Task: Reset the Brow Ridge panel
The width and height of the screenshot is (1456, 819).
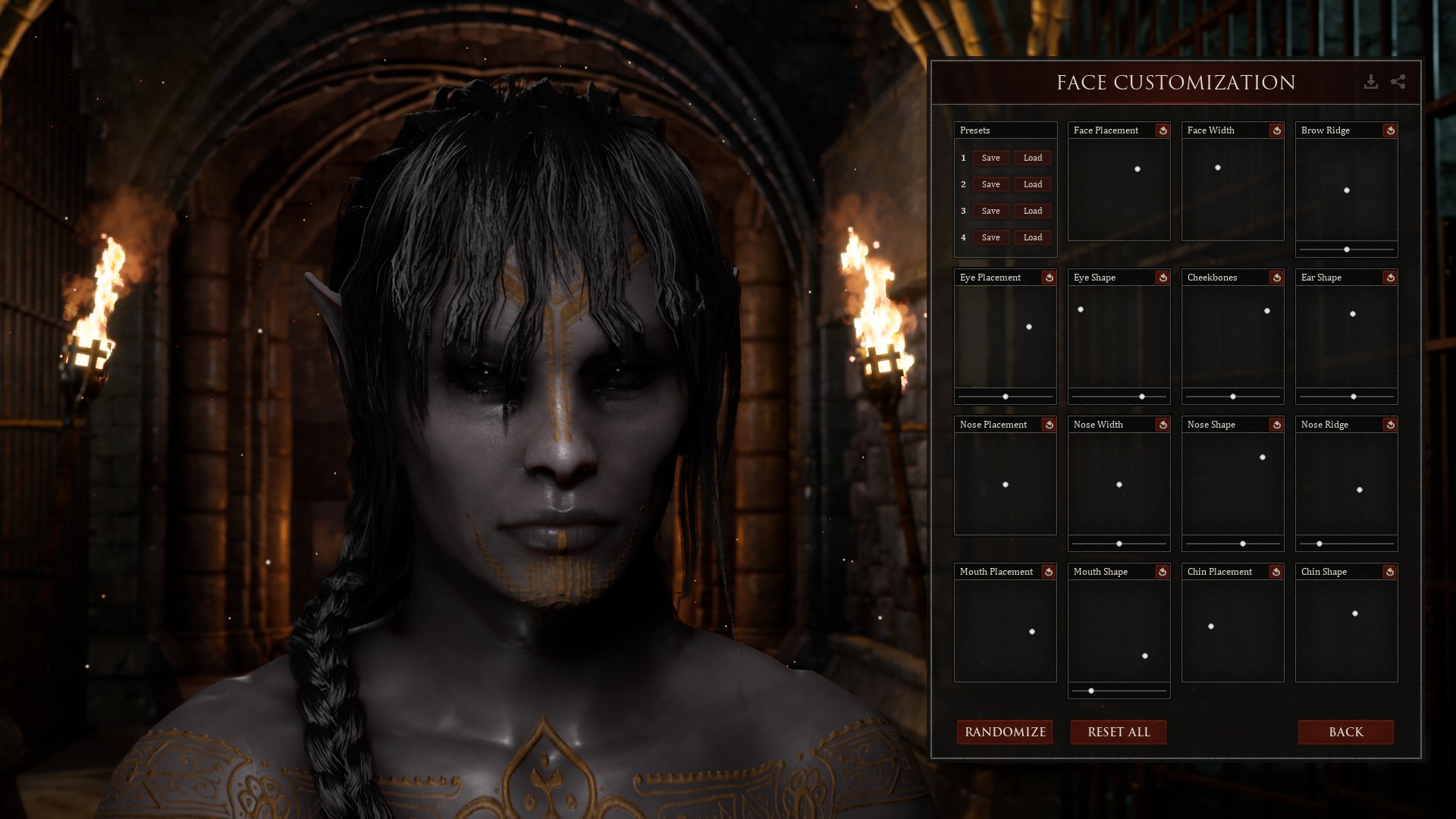Action: click(1390, 130)
